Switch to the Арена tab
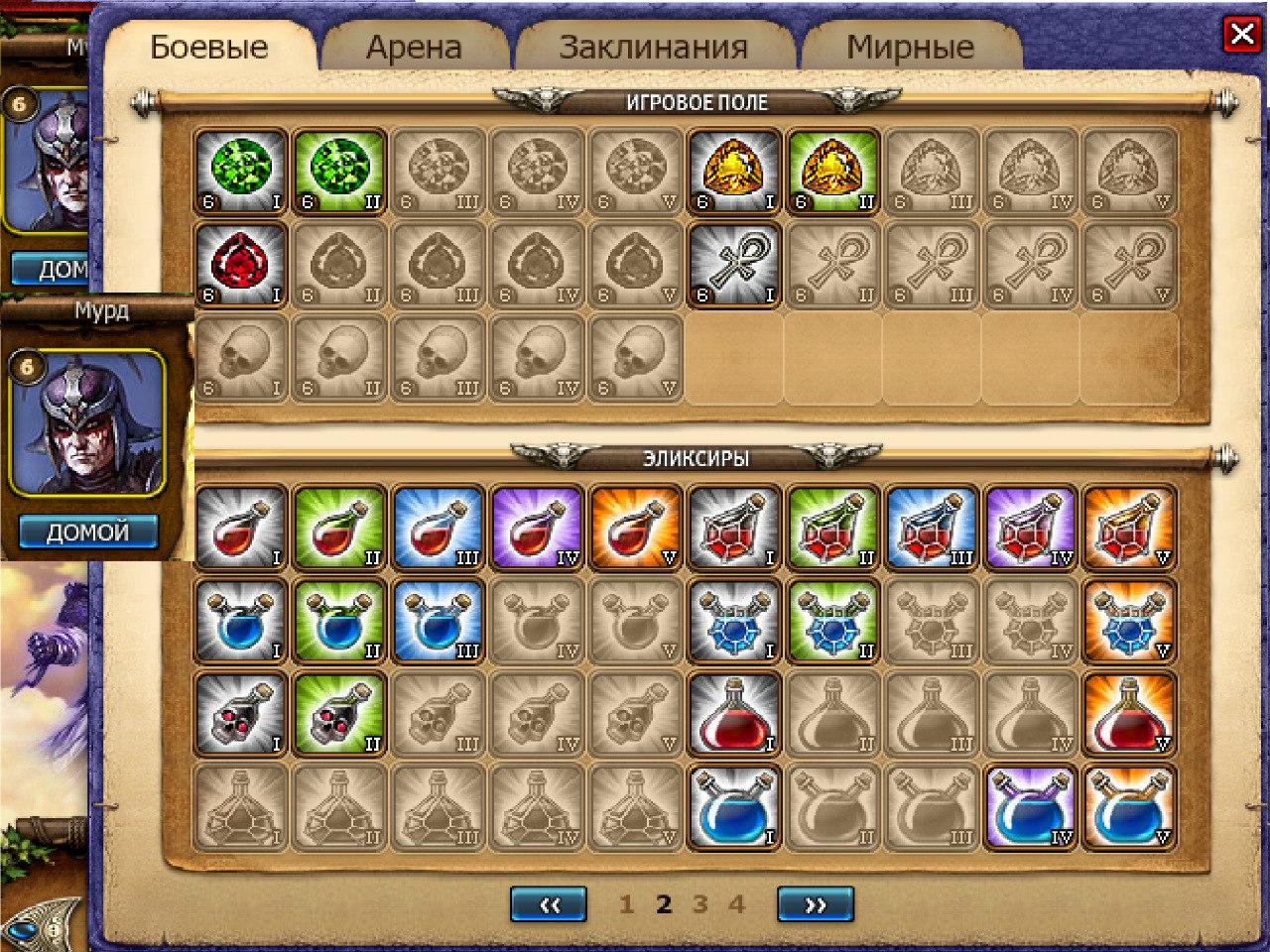Image resolution: width=1270 pixels, height=952 pixels. click(x=414, y=48)
